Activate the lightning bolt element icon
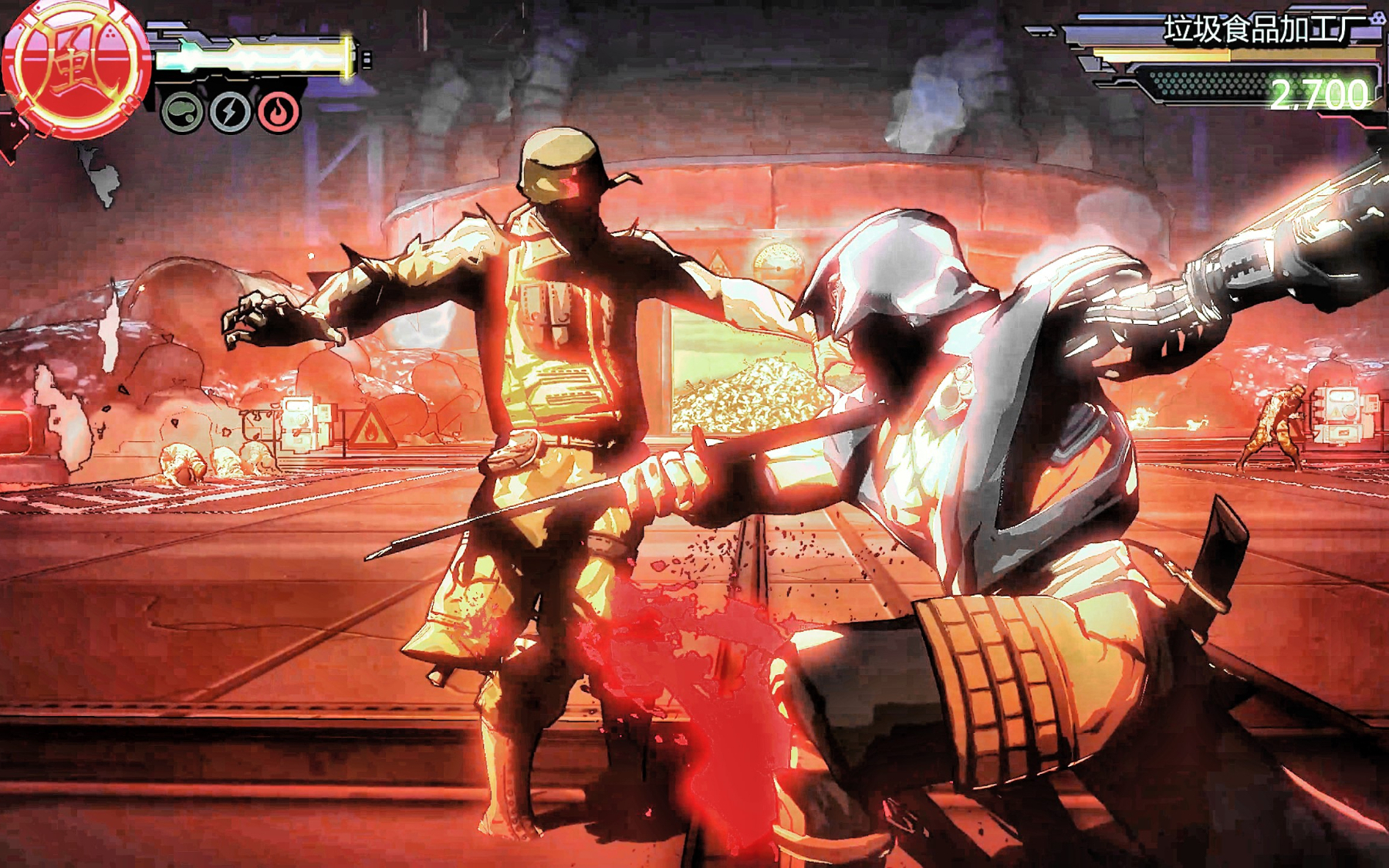 coord(230,113)
